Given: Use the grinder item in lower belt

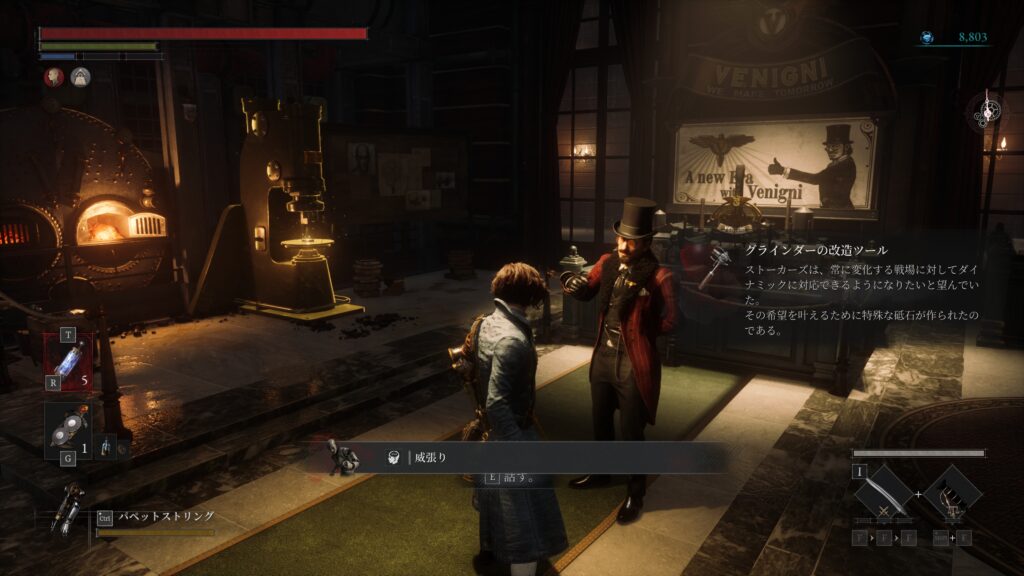Looking at the screenshot, I should coord(66,430).
